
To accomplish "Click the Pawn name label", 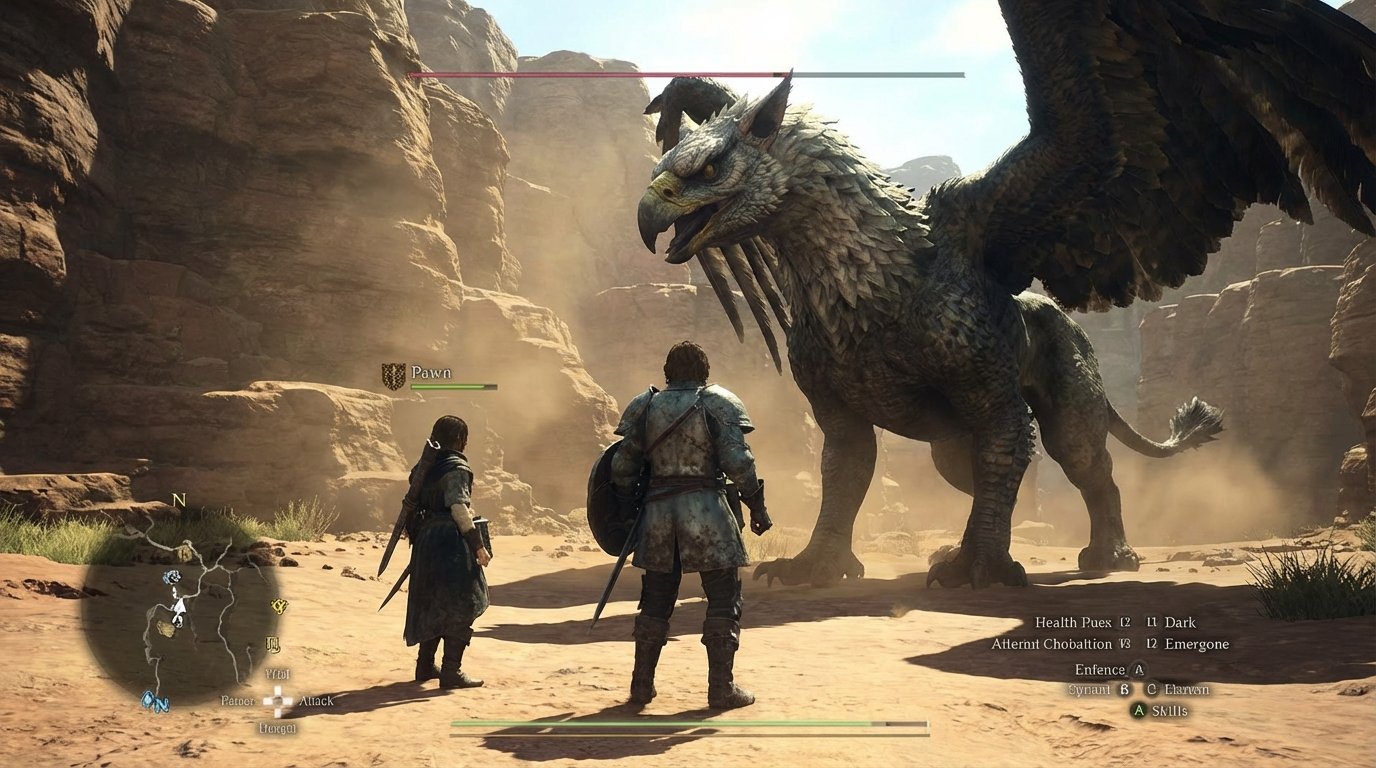I will [430, 371].
